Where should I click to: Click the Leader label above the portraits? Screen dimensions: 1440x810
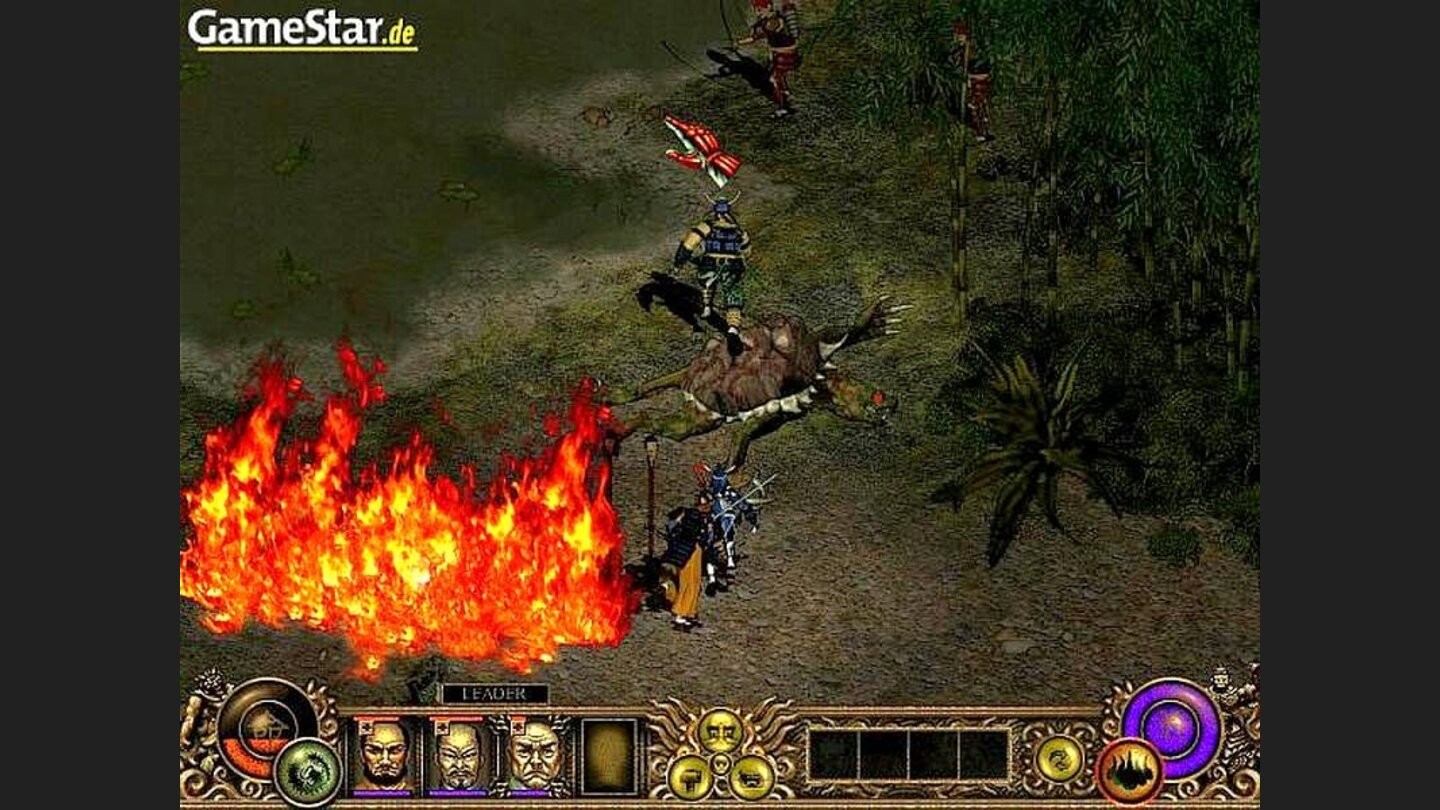[495, 693]
